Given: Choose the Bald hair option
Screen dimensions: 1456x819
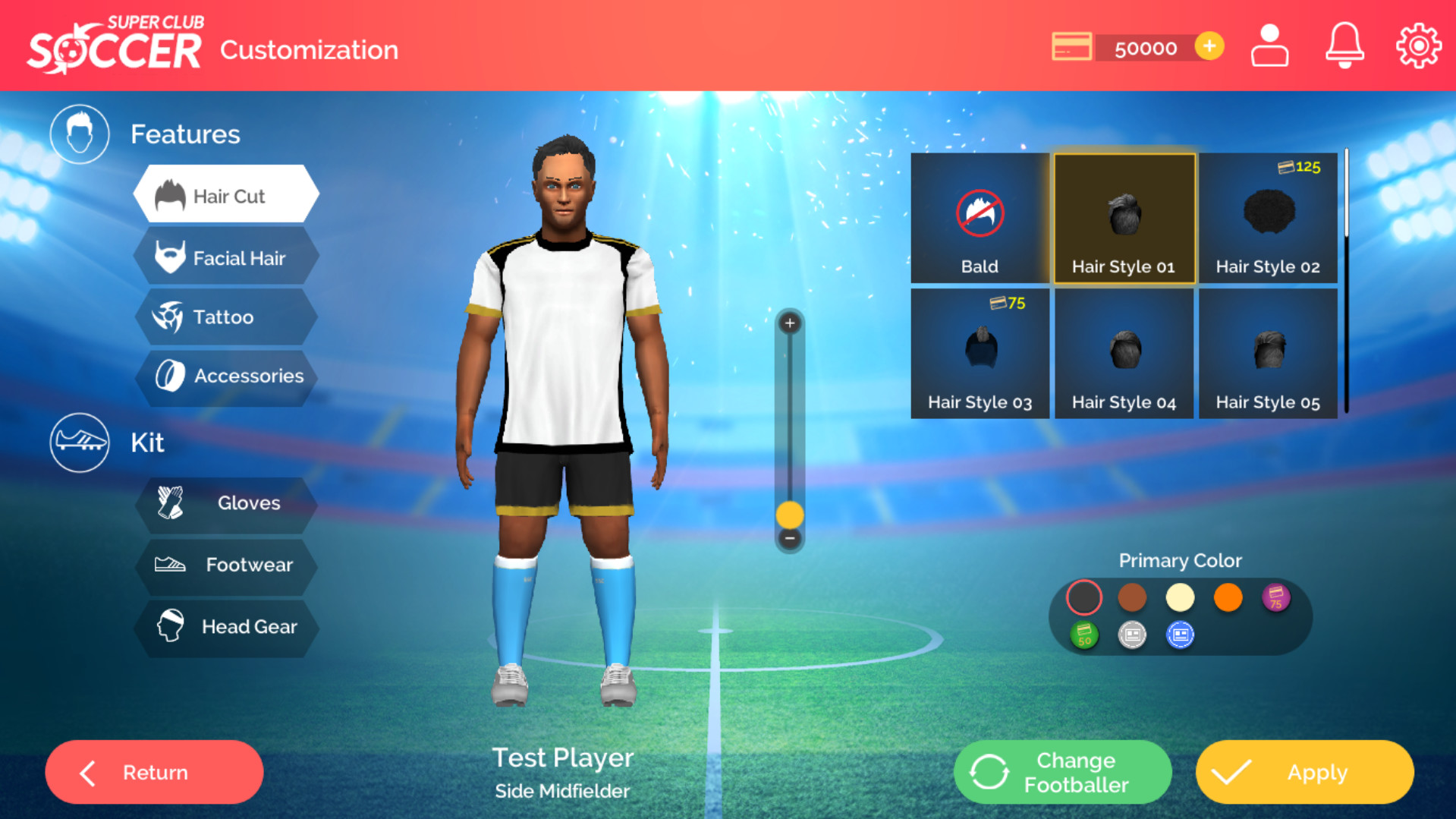Looking at the screenshot, I should pos(980,219).
